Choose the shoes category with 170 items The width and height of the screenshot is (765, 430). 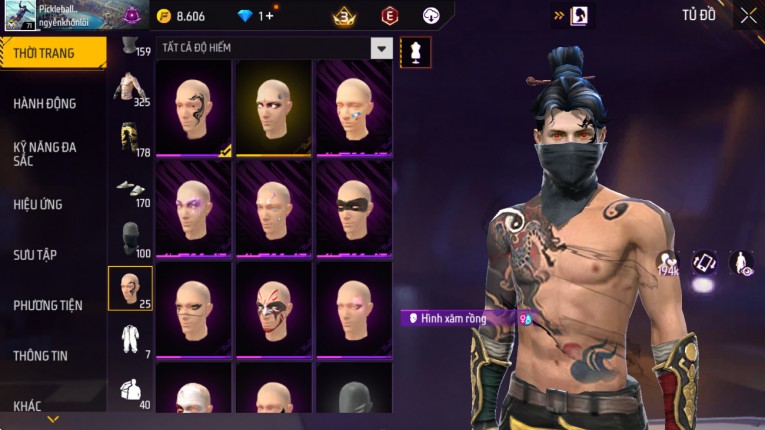[x=131, y=188]
